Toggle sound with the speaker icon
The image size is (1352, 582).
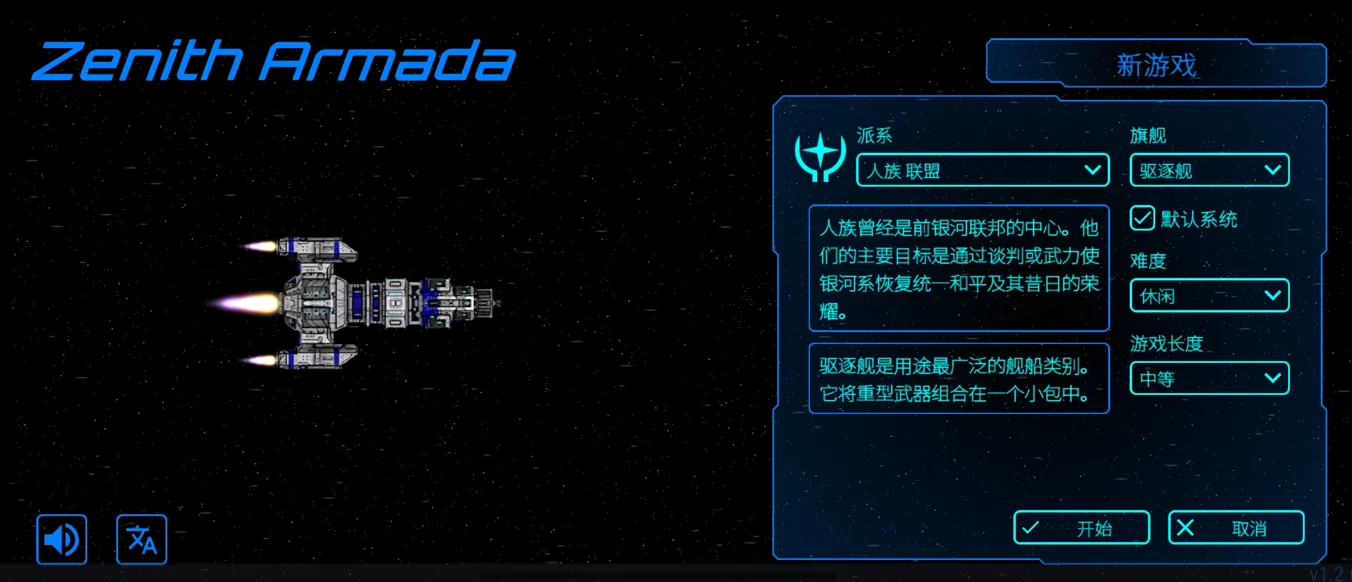coord(62,540)
